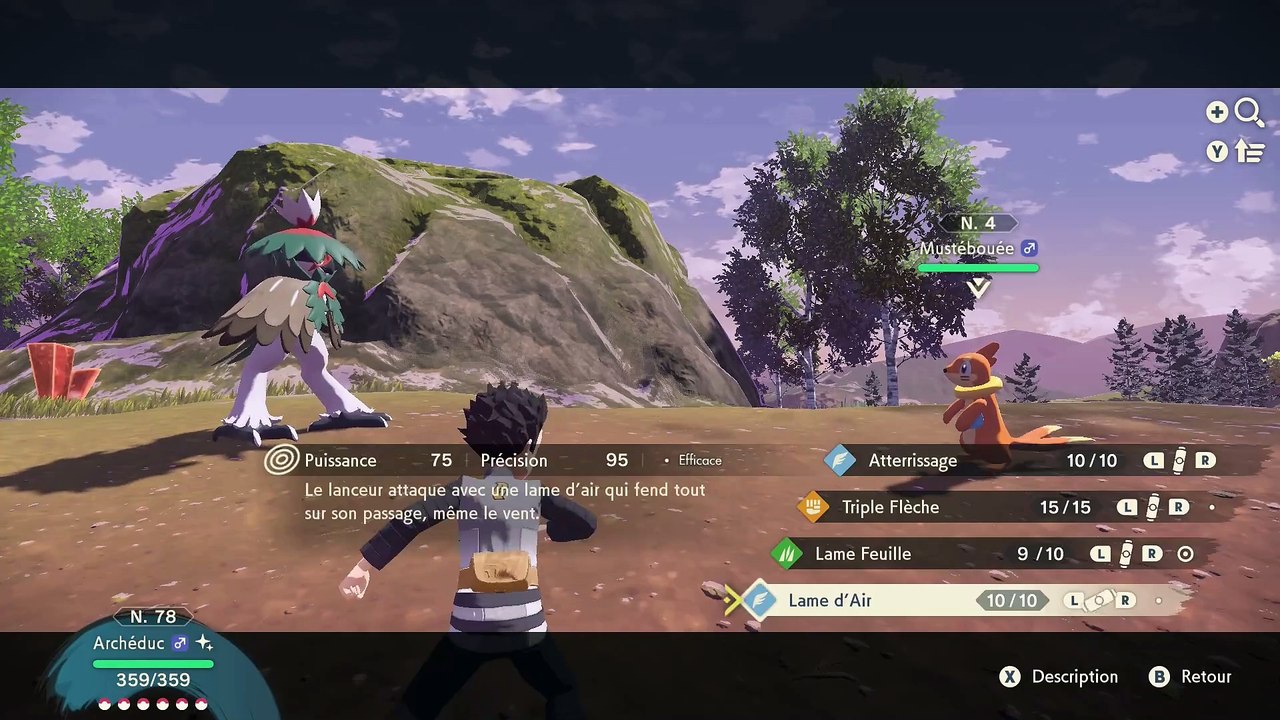Open the turn order list icon
The width and height of the screenshot is (1280, 720).
tap(1250, 151)
